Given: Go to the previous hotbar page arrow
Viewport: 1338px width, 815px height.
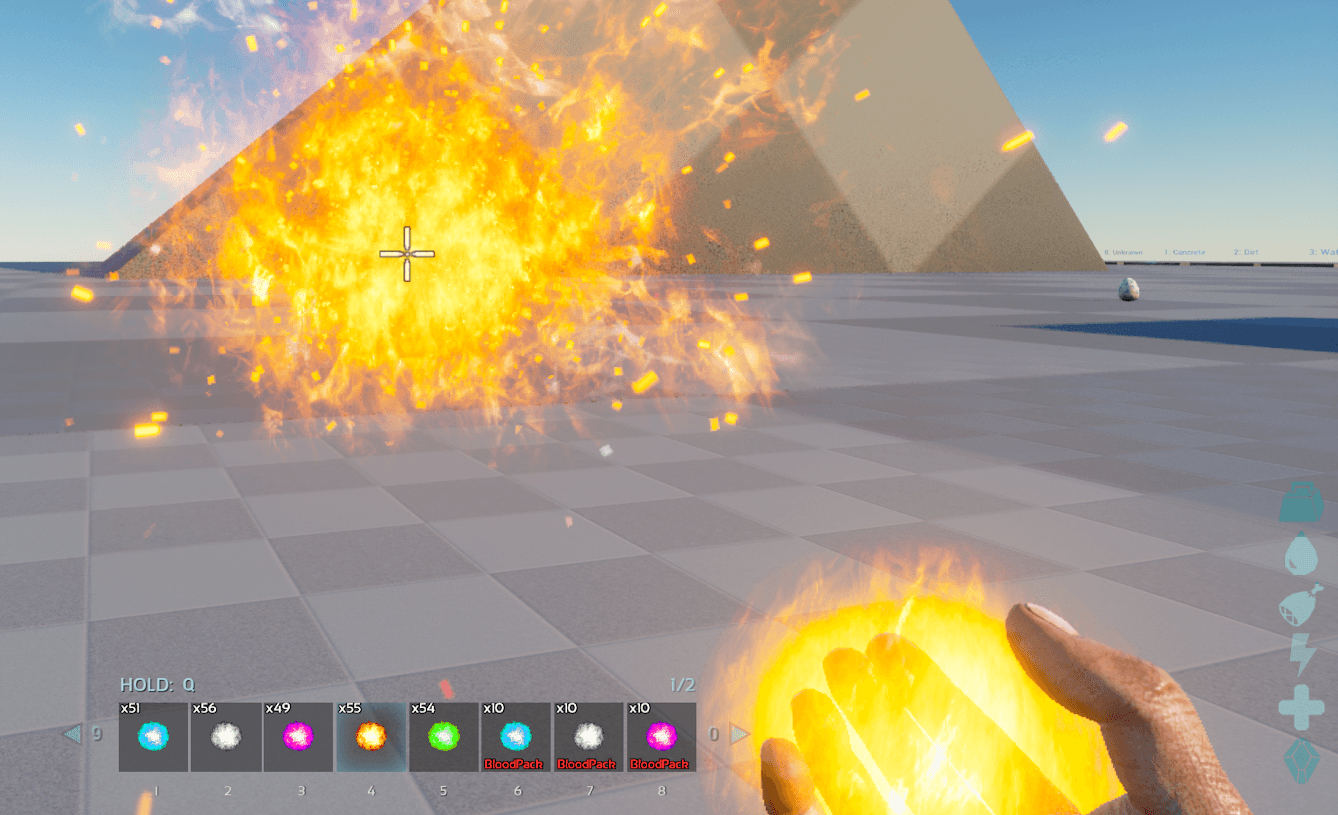Looking at the screenshot, I should click(x=72, y=735).
